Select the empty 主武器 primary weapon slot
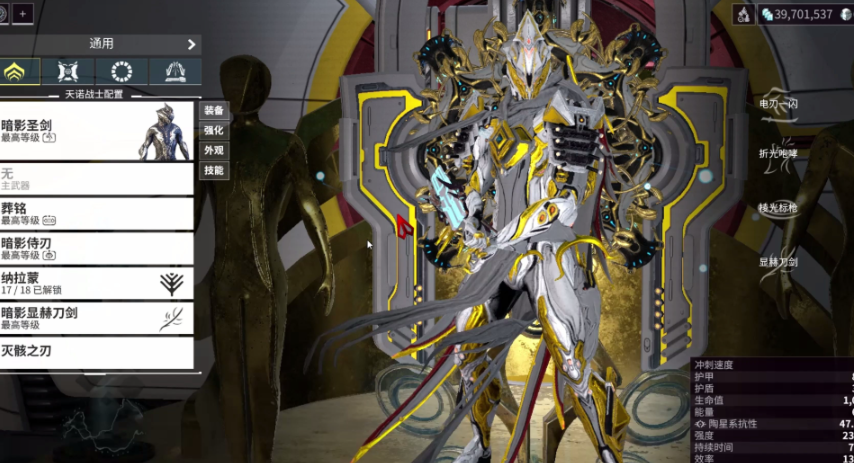Screen dimensions: 854x463 coord(97,179)
